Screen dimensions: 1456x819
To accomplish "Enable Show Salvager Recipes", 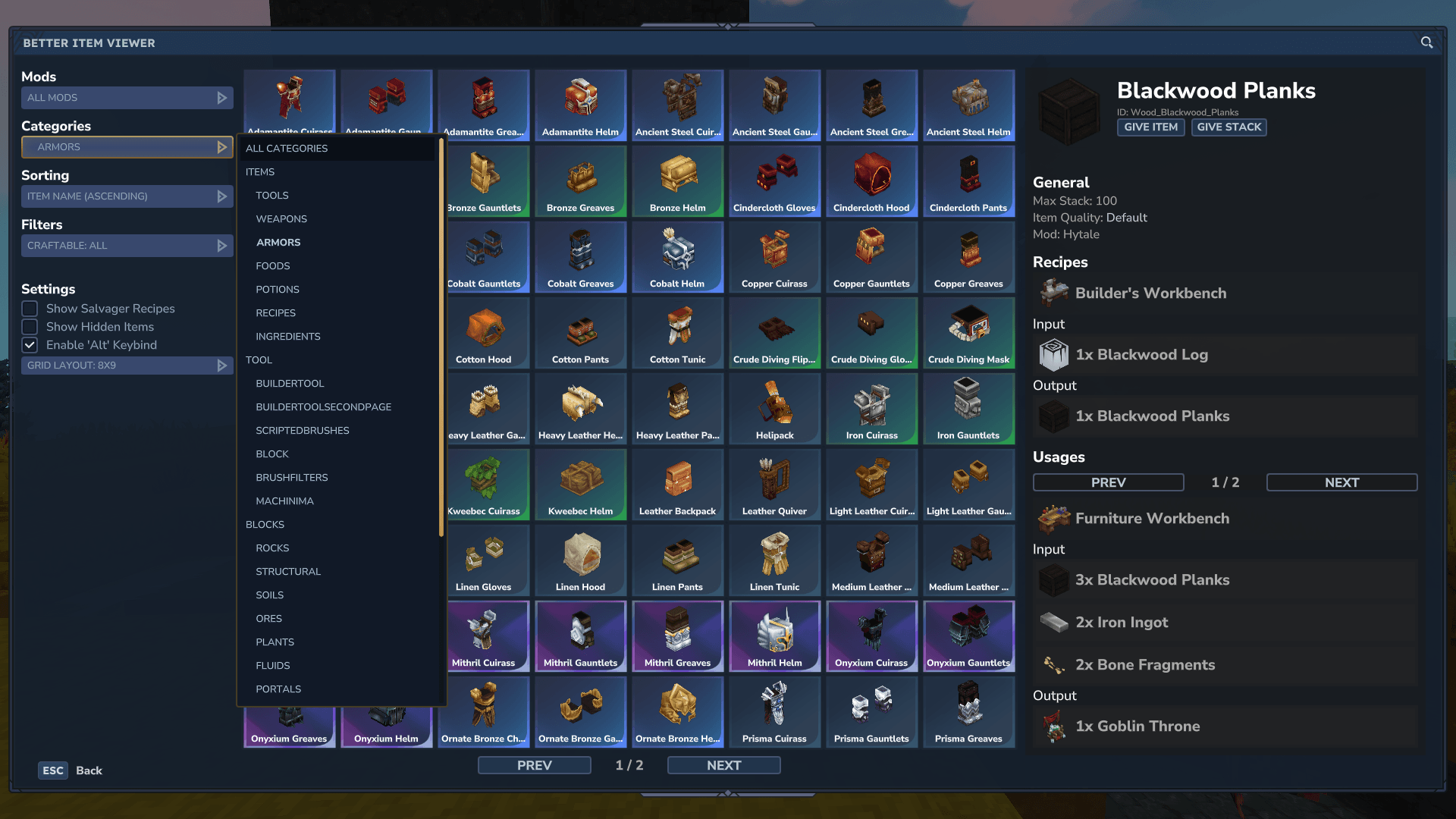I will [30, 309].
